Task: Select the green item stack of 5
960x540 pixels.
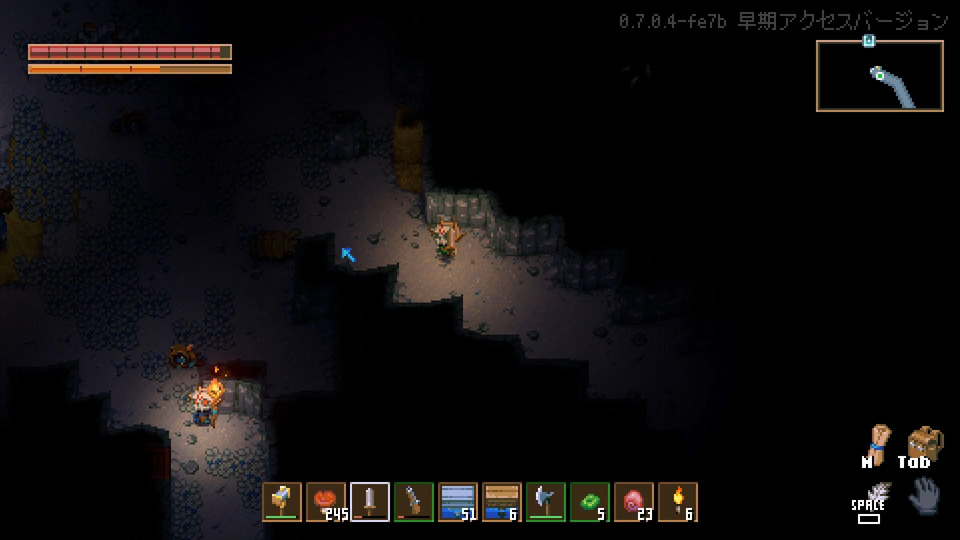Action: pyautogui.click(x=590, y=502)
